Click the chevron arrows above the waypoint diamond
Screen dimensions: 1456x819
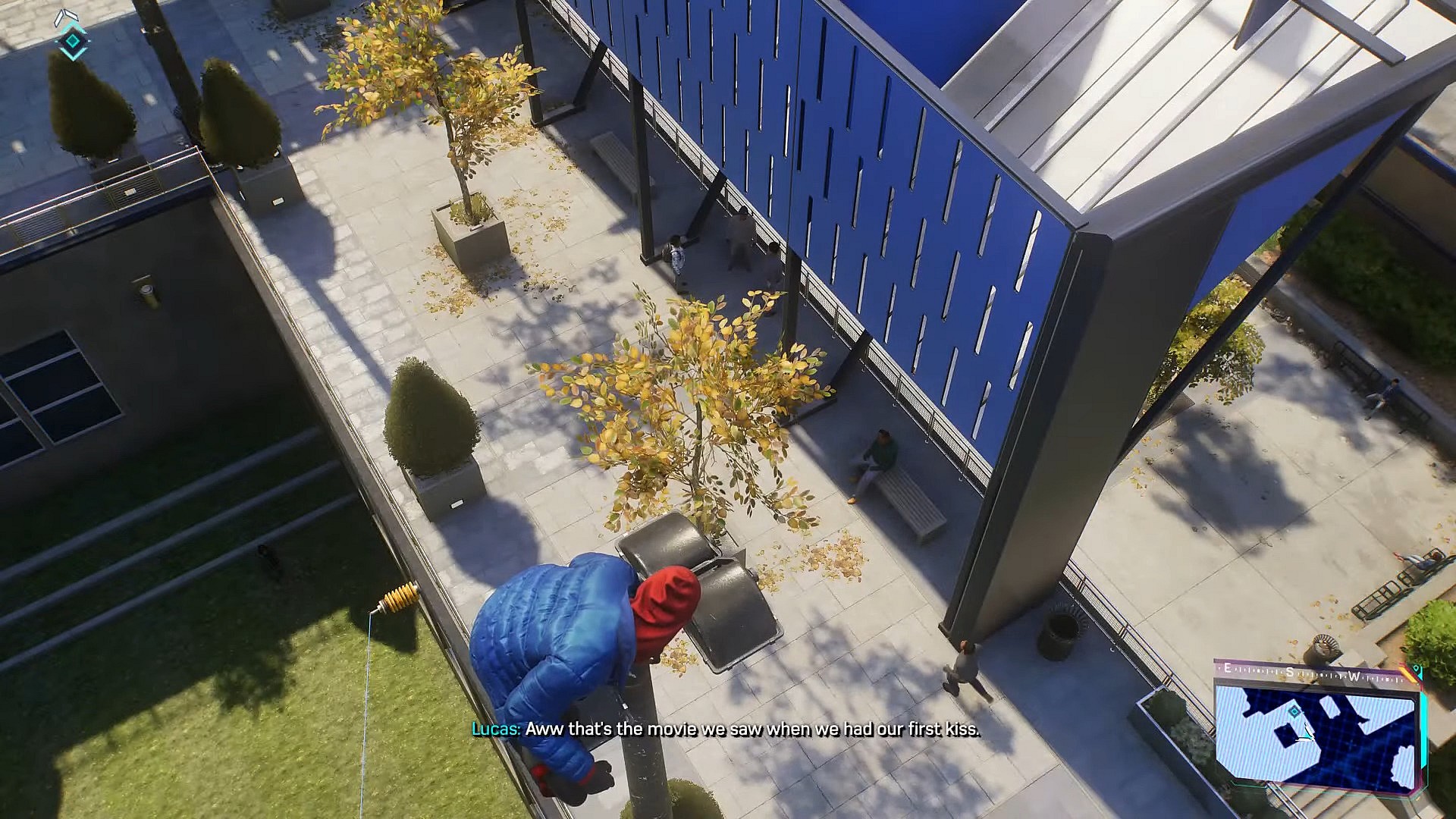tap(67, 14)
